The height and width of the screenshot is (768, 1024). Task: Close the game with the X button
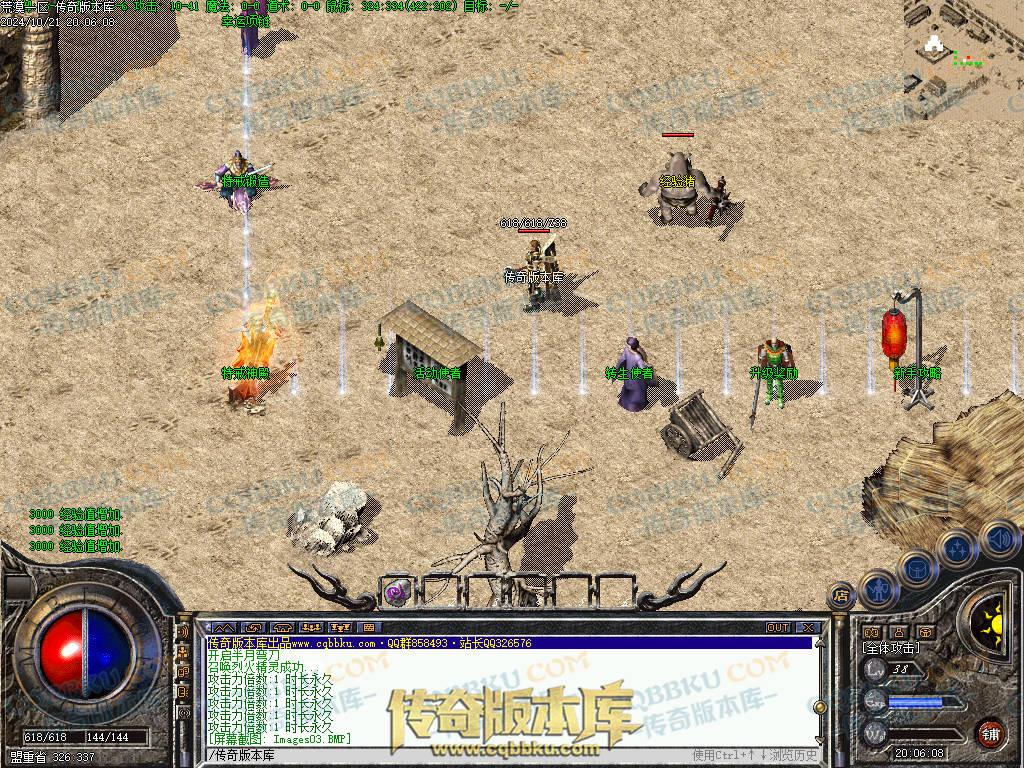(x=807, y=627)
